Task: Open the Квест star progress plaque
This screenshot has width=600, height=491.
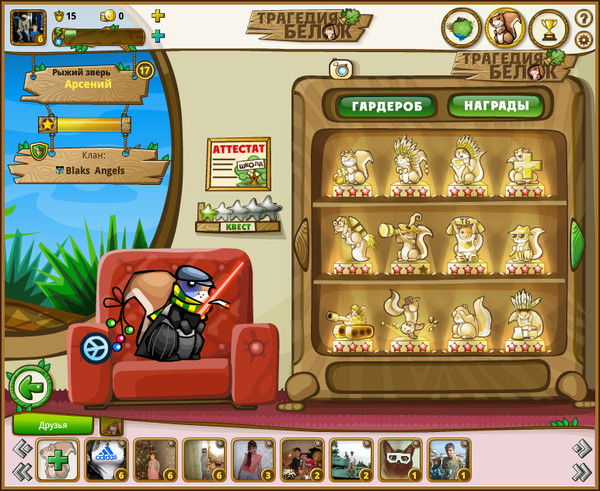Action: click(x=238, y=216)
